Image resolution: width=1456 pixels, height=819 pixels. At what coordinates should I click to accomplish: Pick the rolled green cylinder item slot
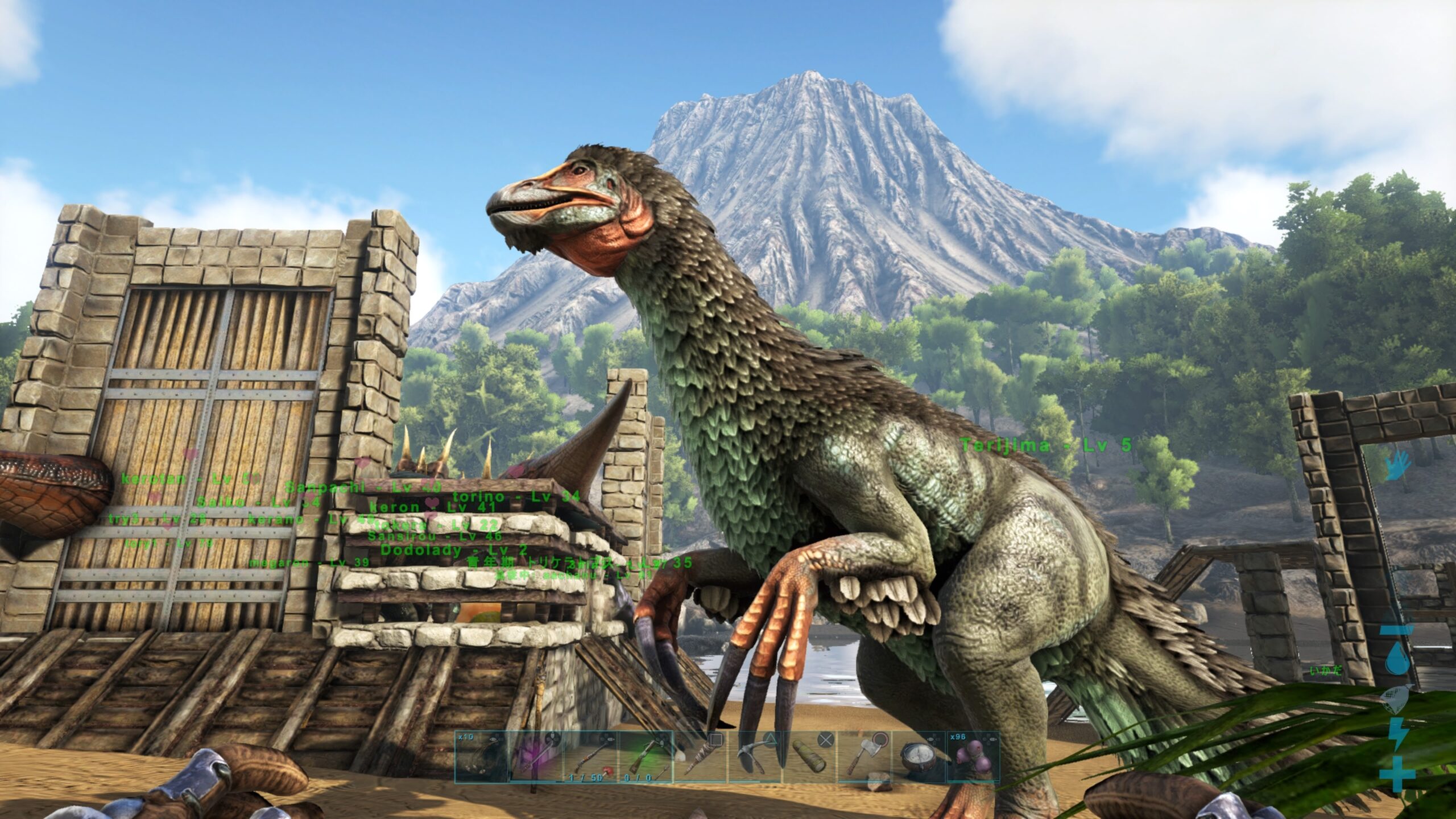click(809, 756)
